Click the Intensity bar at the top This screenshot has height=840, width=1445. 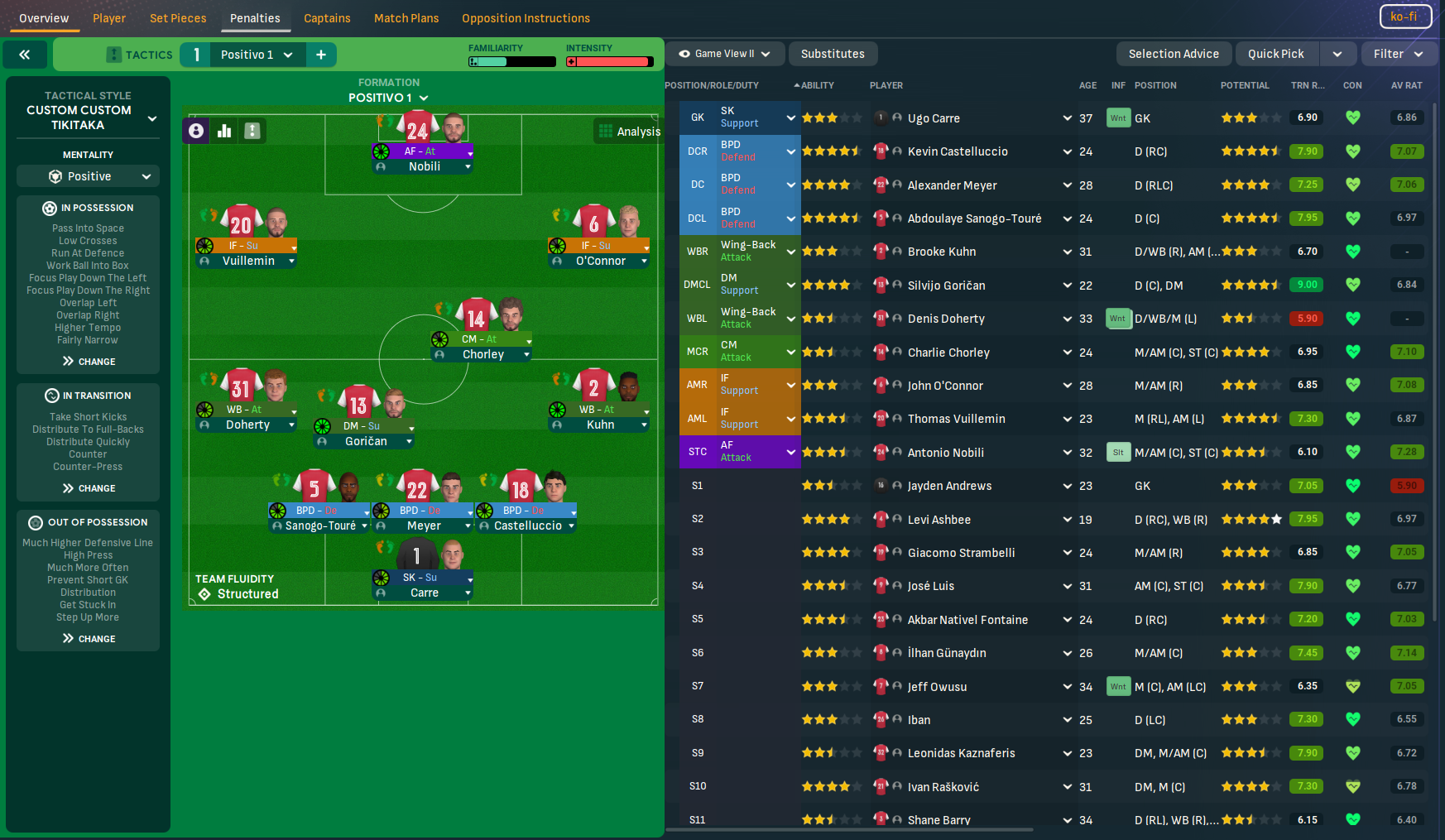(x=611, y=60)
